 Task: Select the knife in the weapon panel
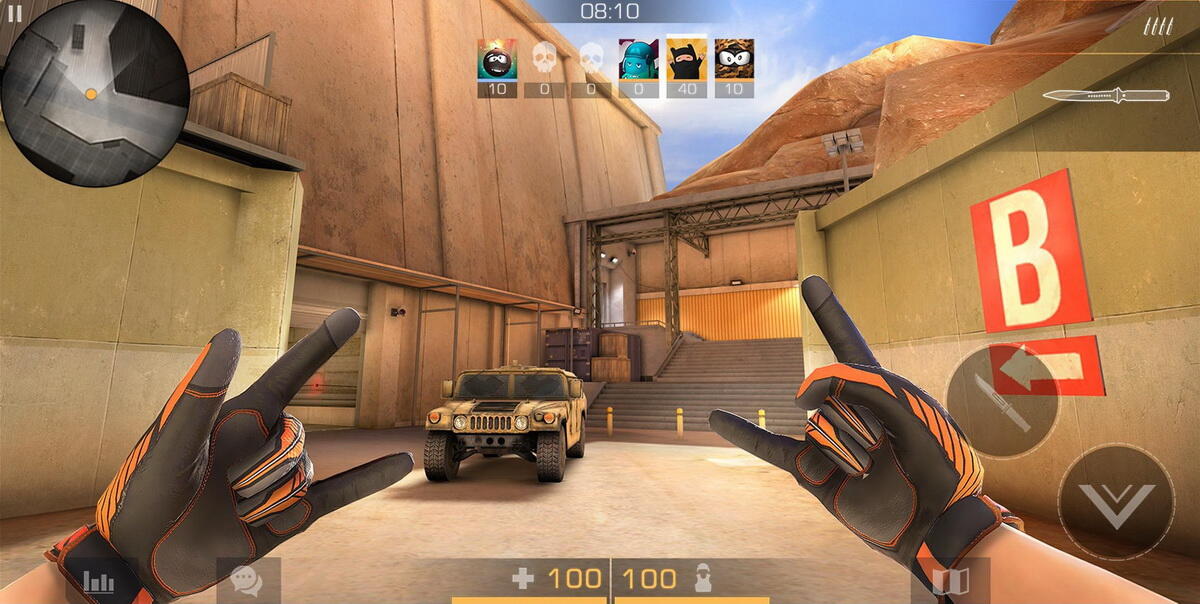coord(1105,96)
